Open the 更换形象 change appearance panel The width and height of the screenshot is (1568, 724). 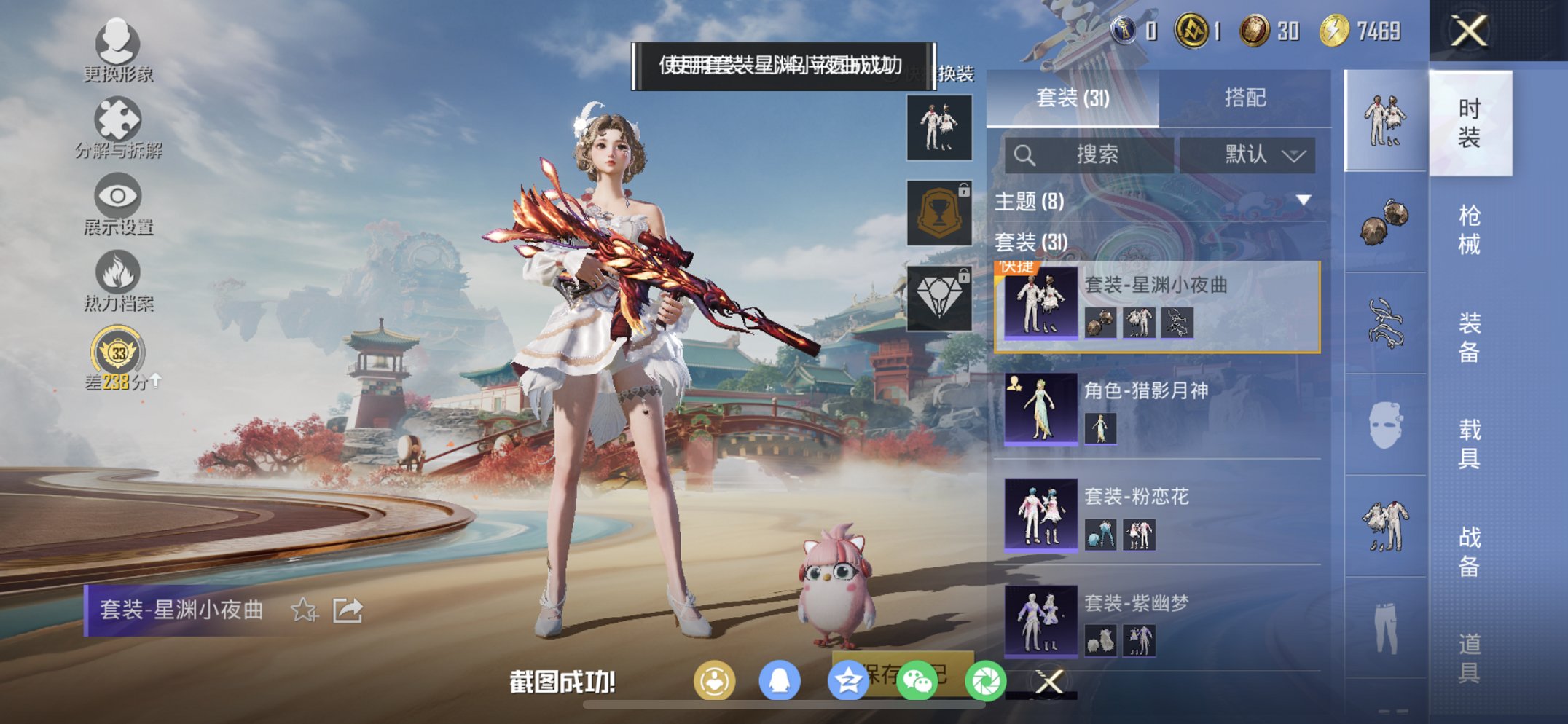tap(119, 55)
